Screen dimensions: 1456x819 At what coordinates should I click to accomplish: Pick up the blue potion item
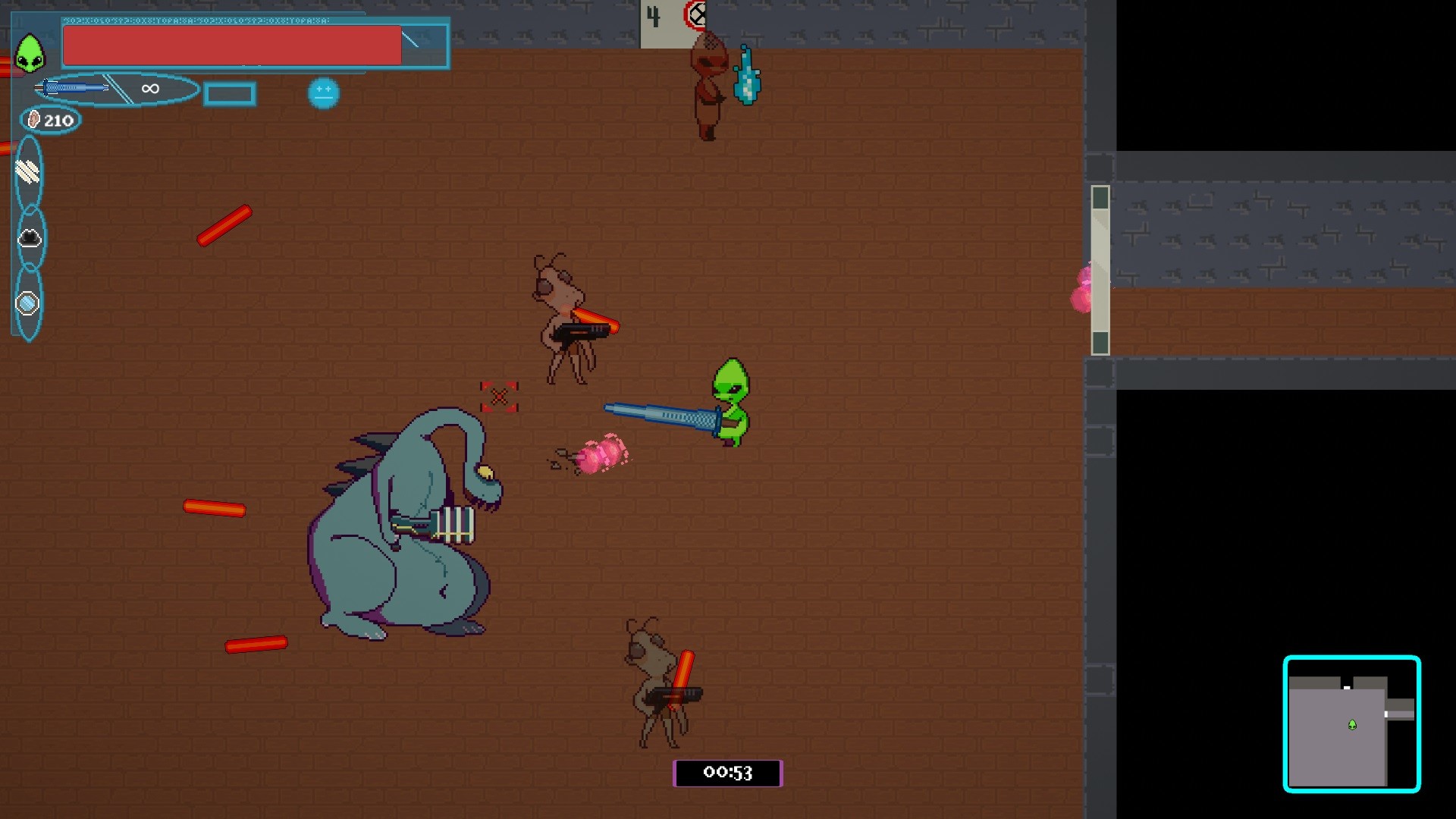(x=748, y=76)
